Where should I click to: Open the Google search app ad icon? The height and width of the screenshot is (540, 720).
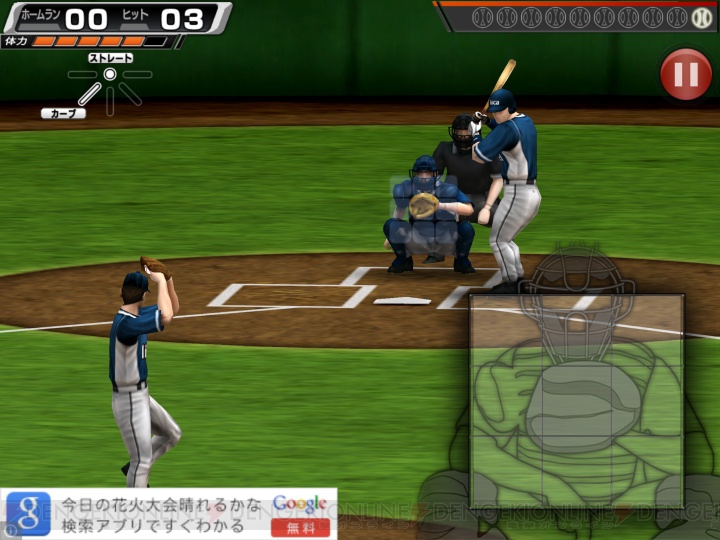point(29,514)
